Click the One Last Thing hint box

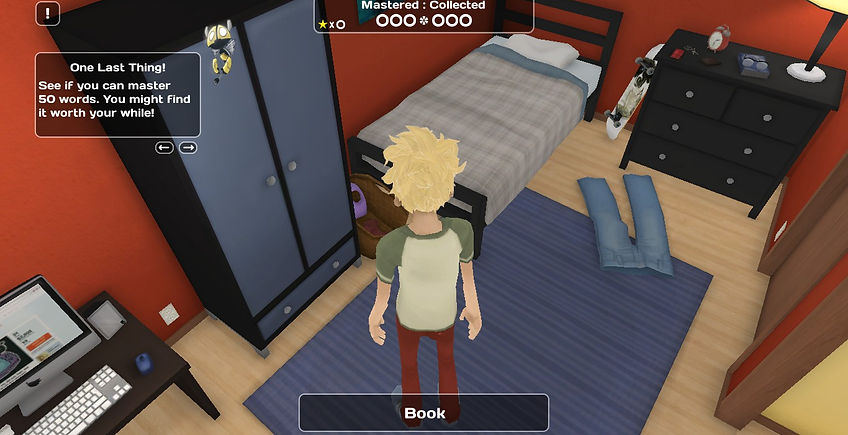coord(118,94)
